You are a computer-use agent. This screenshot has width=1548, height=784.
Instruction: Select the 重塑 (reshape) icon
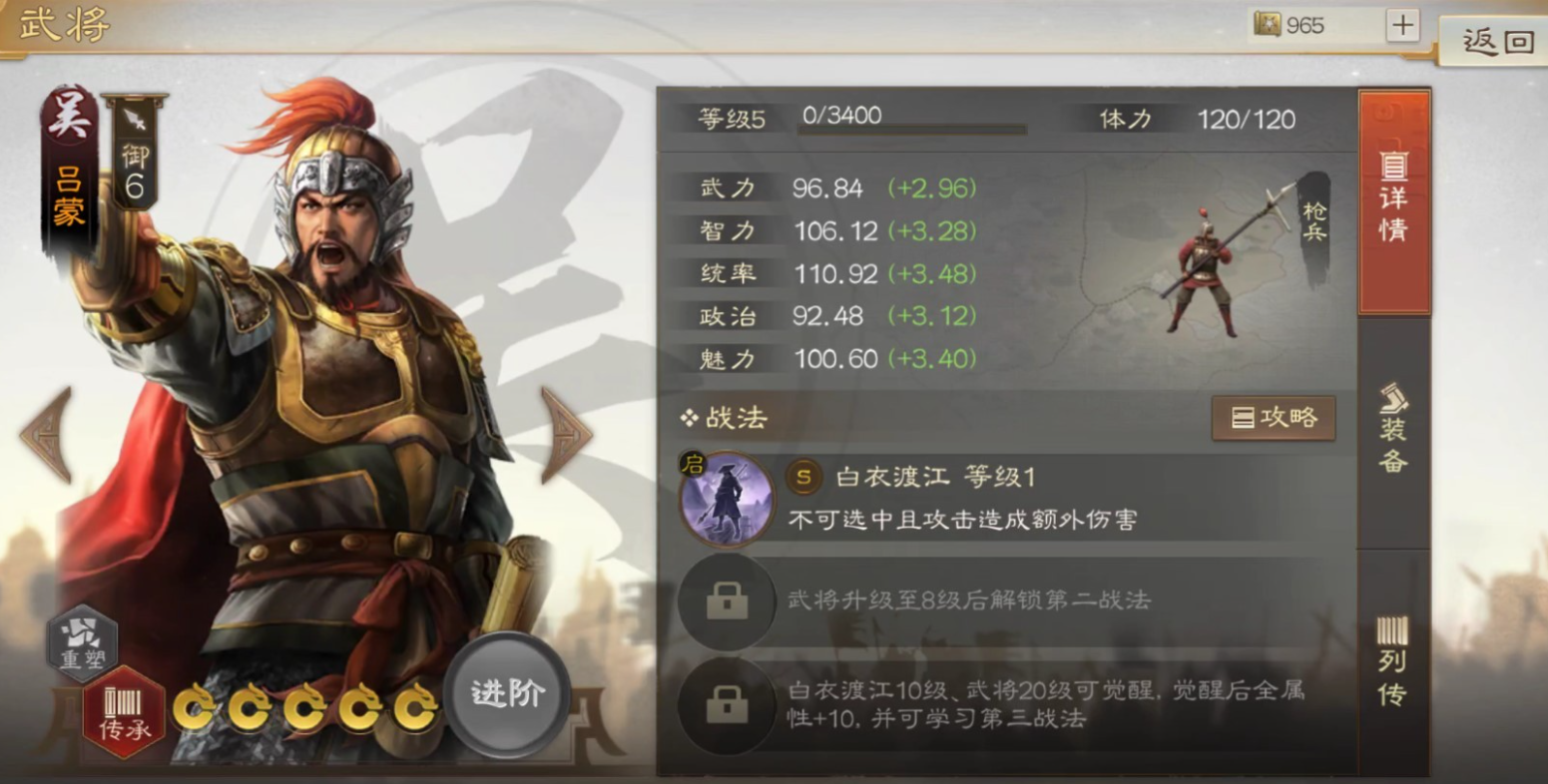click(85, 643)
